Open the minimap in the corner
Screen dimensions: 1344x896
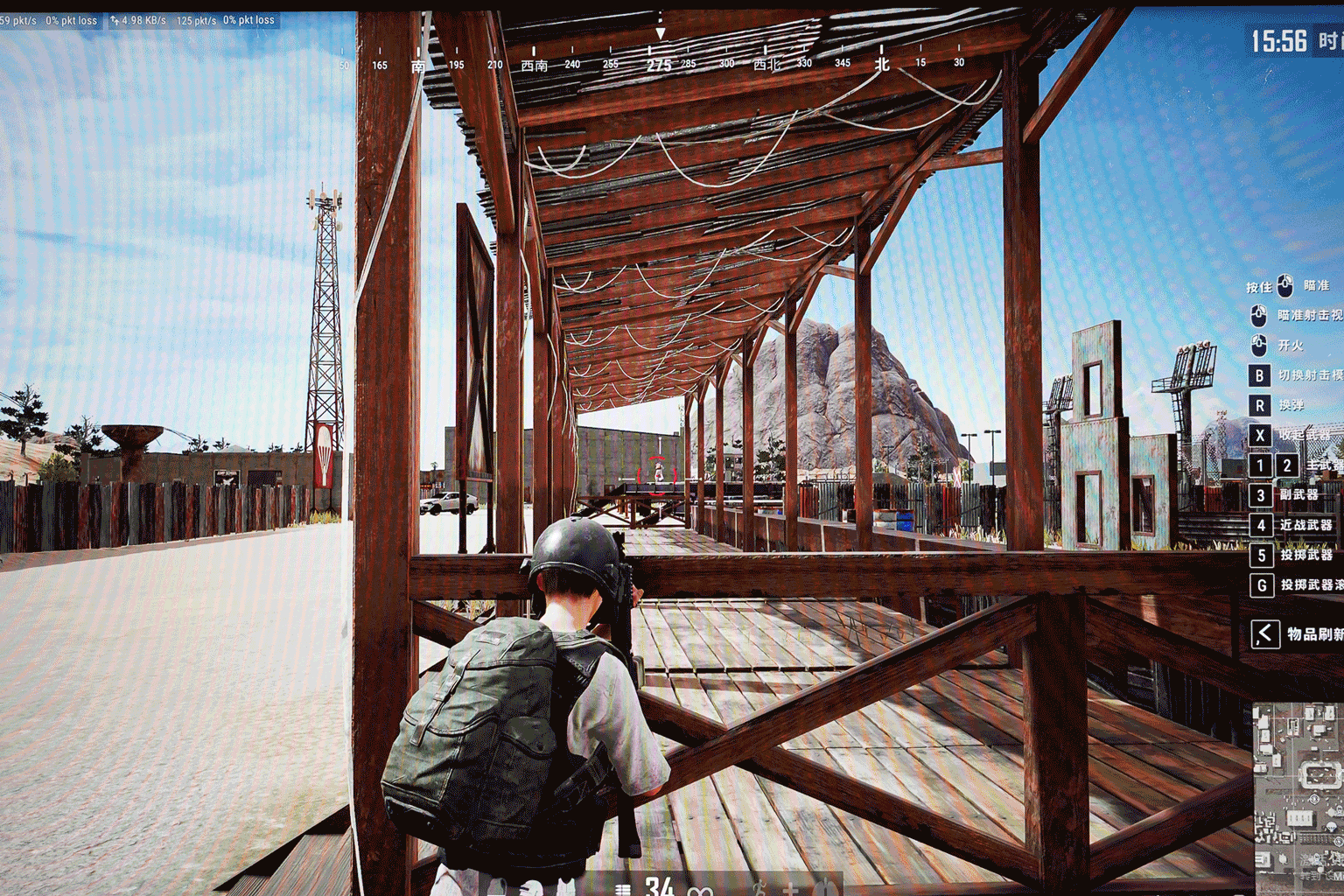(x=1298, y=796)
